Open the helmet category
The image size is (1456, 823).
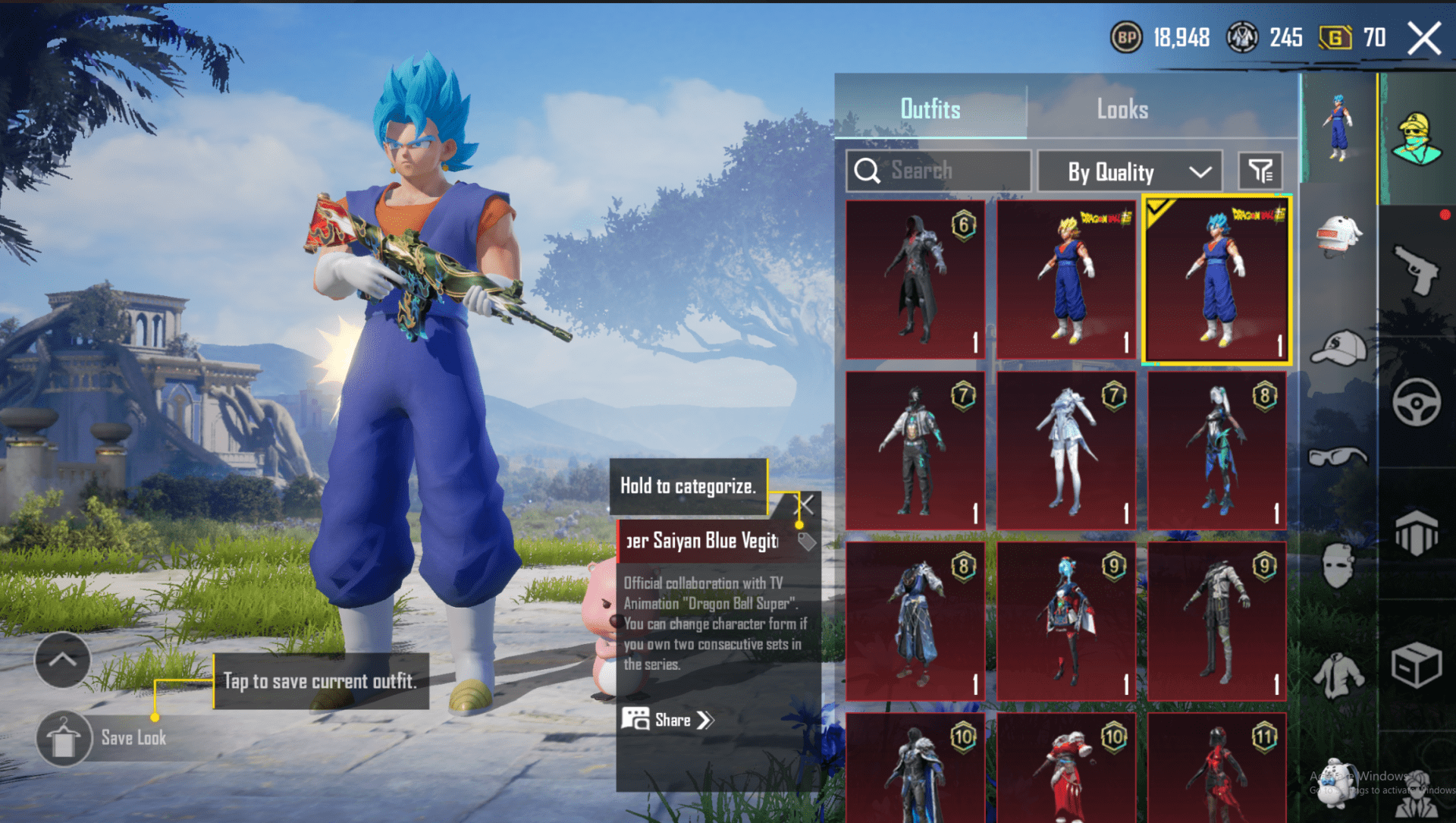(x=1338, y=235)
